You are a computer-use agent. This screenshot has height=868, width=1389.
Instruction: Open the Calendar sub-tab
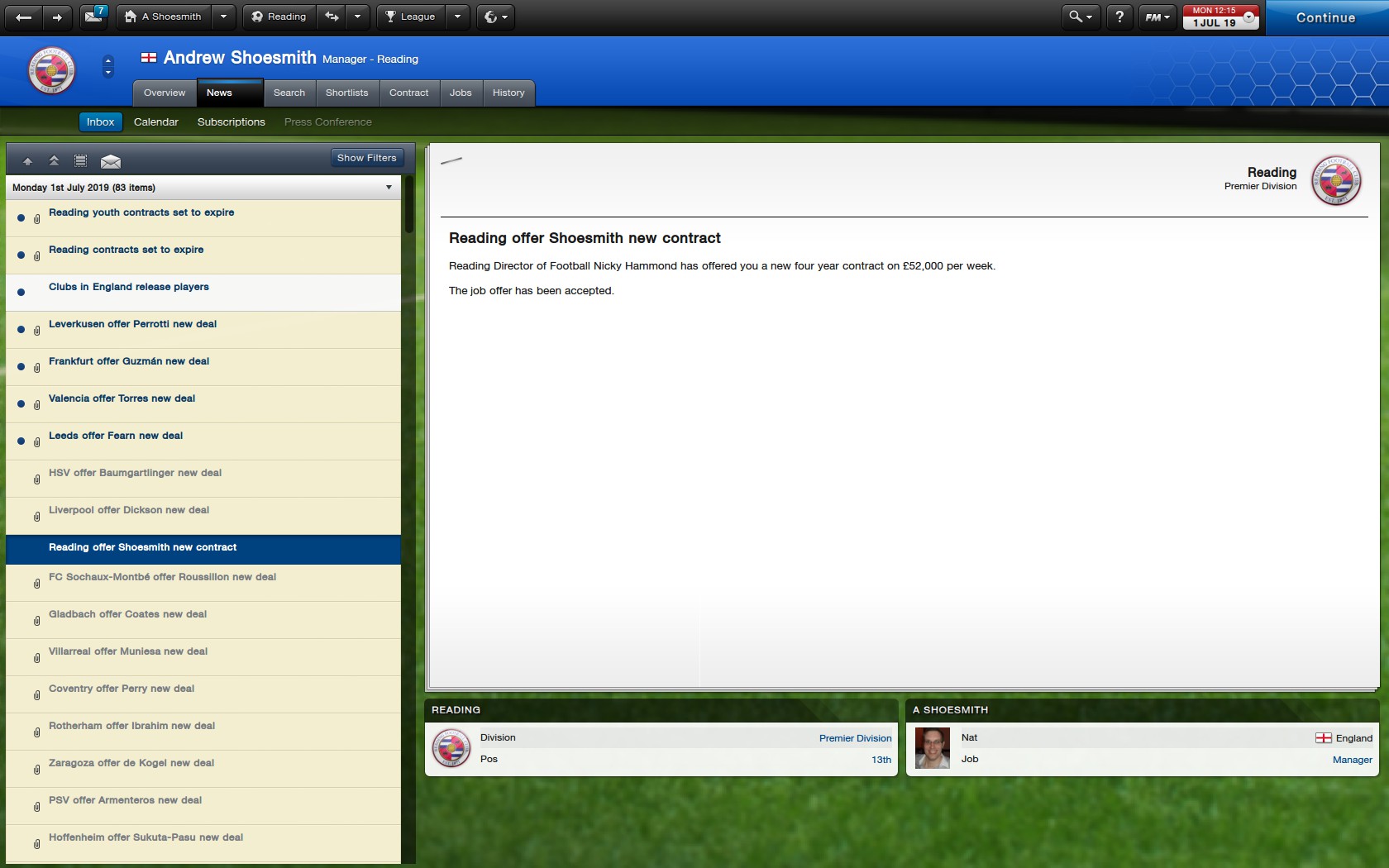156,122
